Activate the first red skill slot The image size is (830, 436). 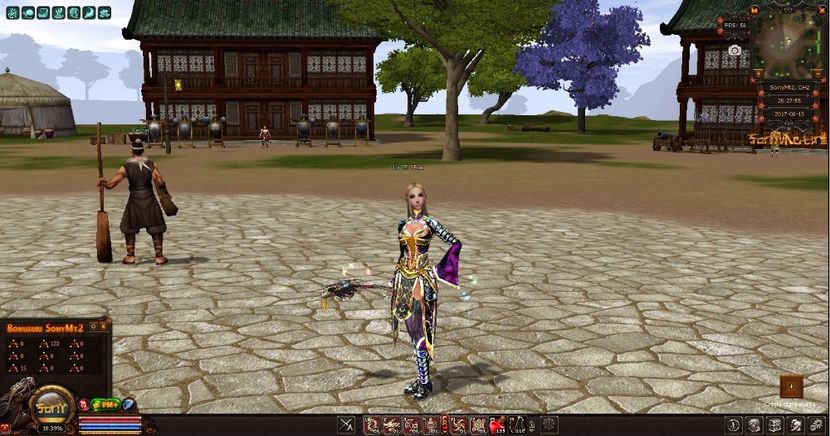tap(371, 425)
